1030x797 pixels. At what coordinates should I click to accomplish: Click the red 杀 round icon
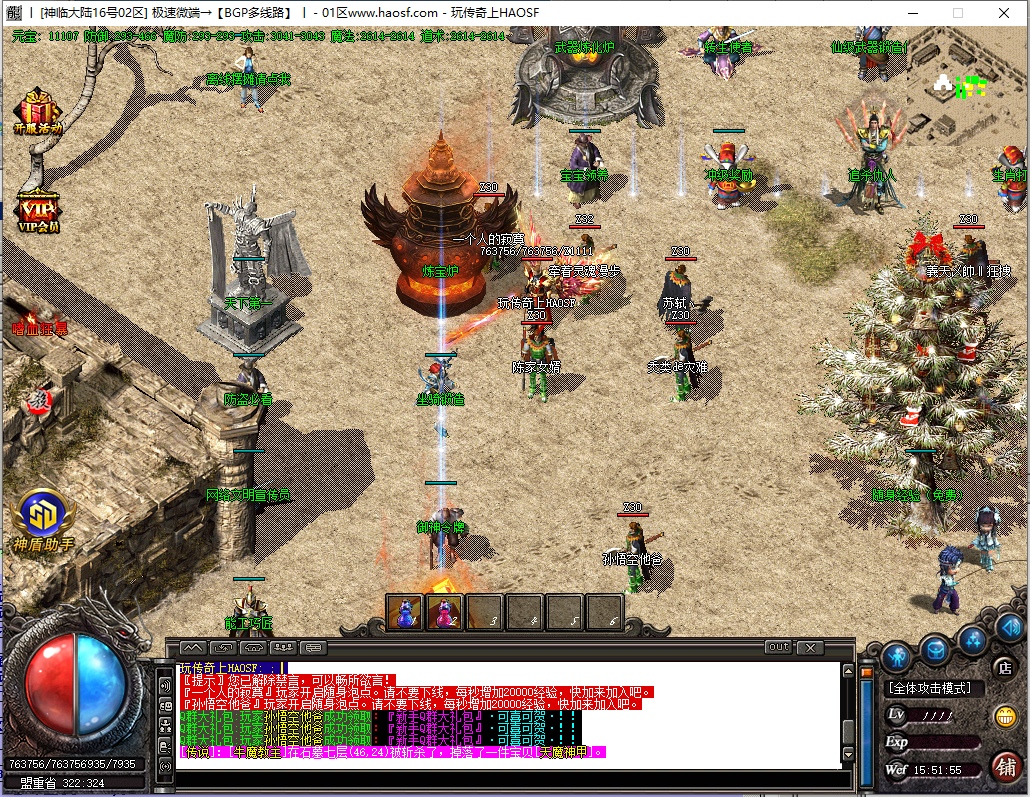pyautogui.click(x=38, y=402)
